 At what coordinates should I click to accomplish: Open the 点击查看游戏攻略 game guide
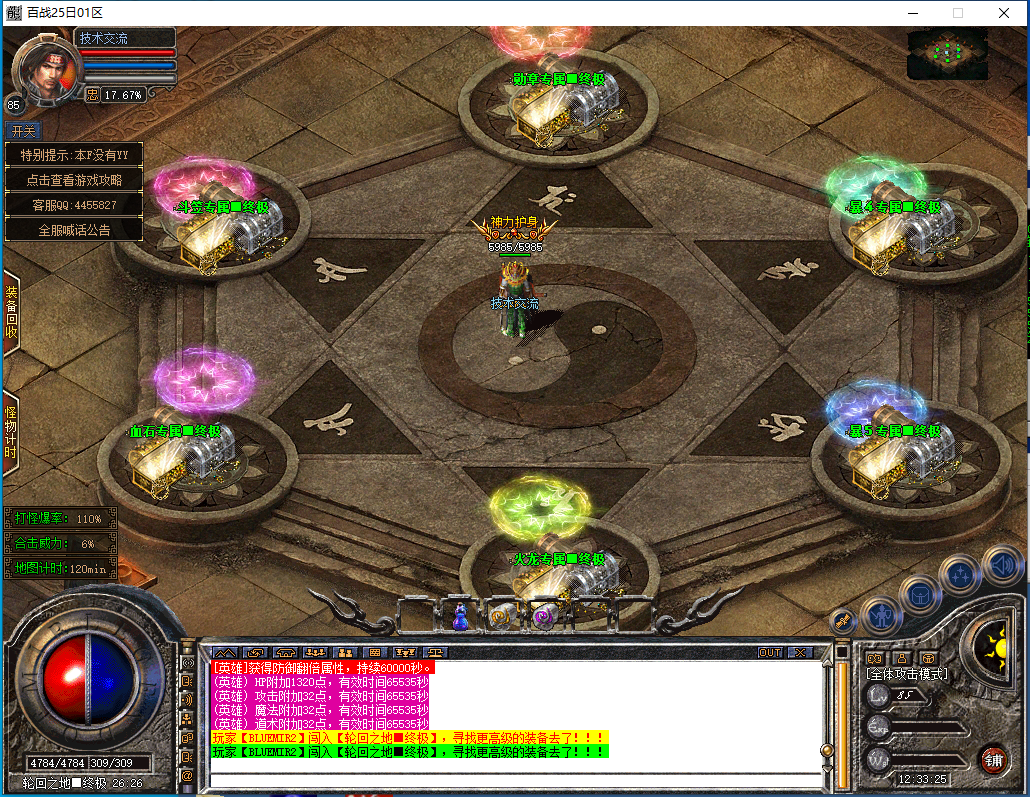(74, 180)
